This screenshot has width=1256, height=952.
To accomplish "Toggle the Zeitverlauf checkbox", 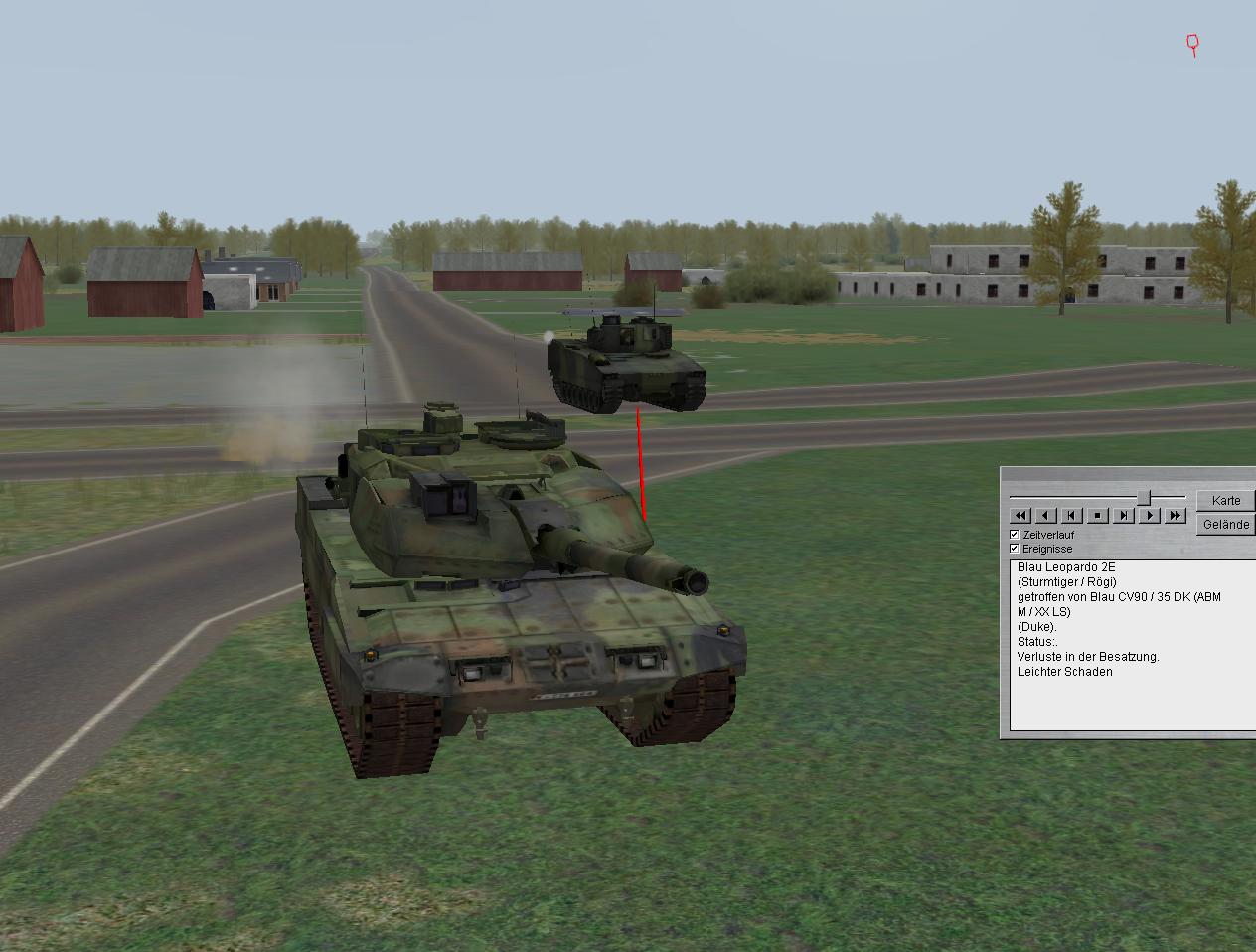I will 1015,535.
